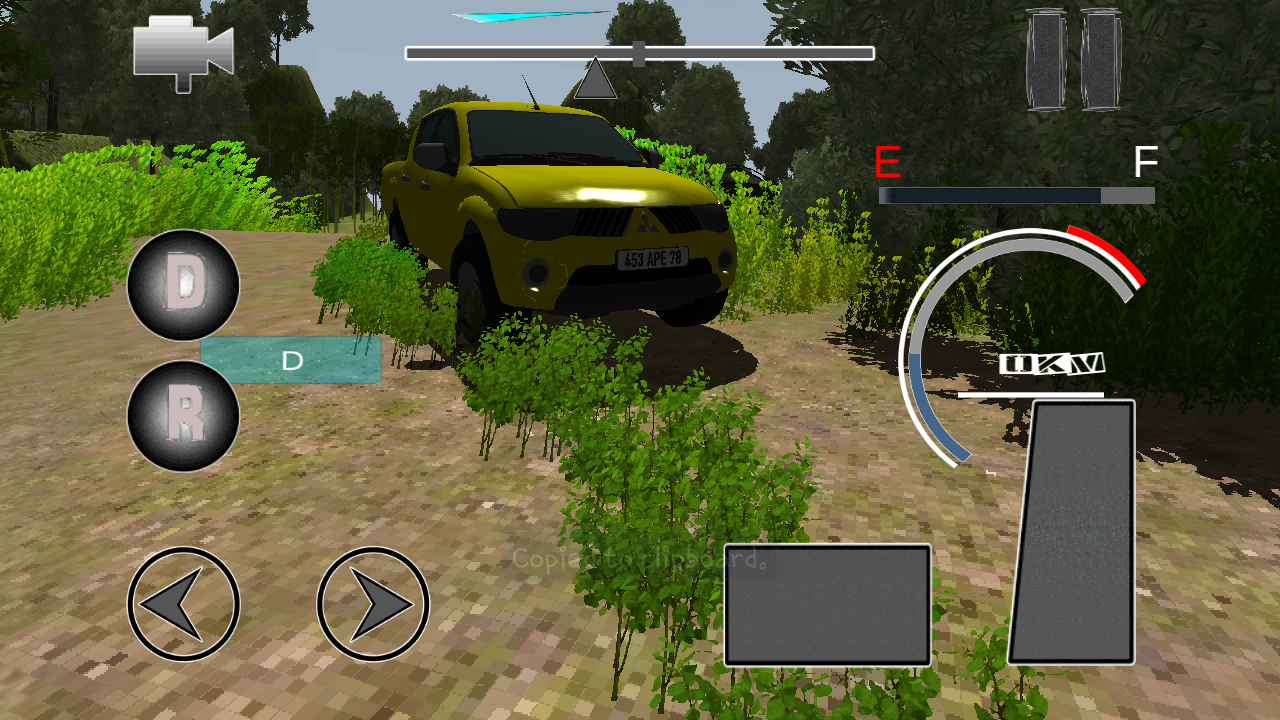This screenshot has height=720, width=1280.
Task: Pause the game with the pause button
Action: tap(1073, 60)
